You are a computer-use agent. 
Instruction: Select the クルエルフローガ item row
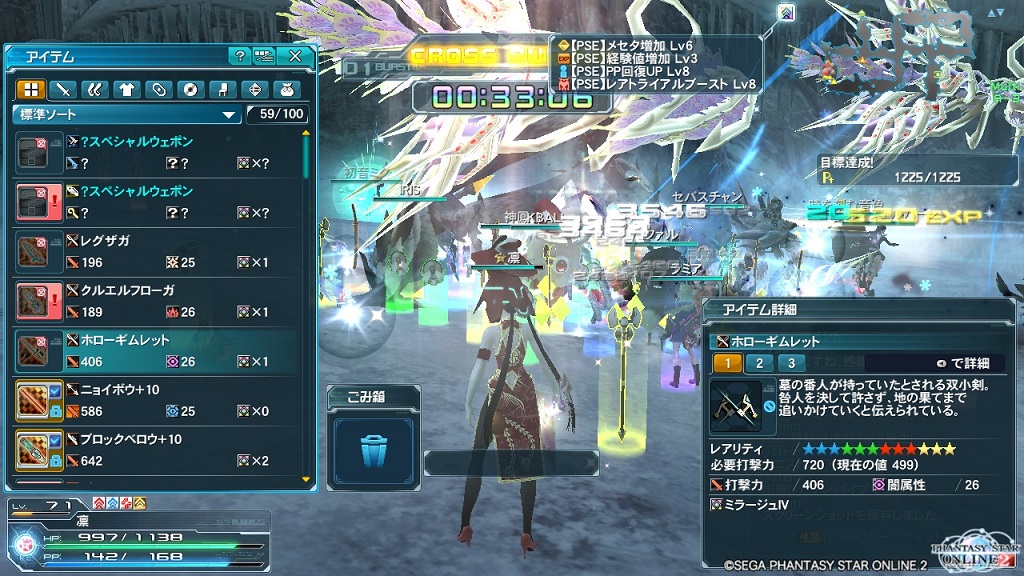[158, 301]
